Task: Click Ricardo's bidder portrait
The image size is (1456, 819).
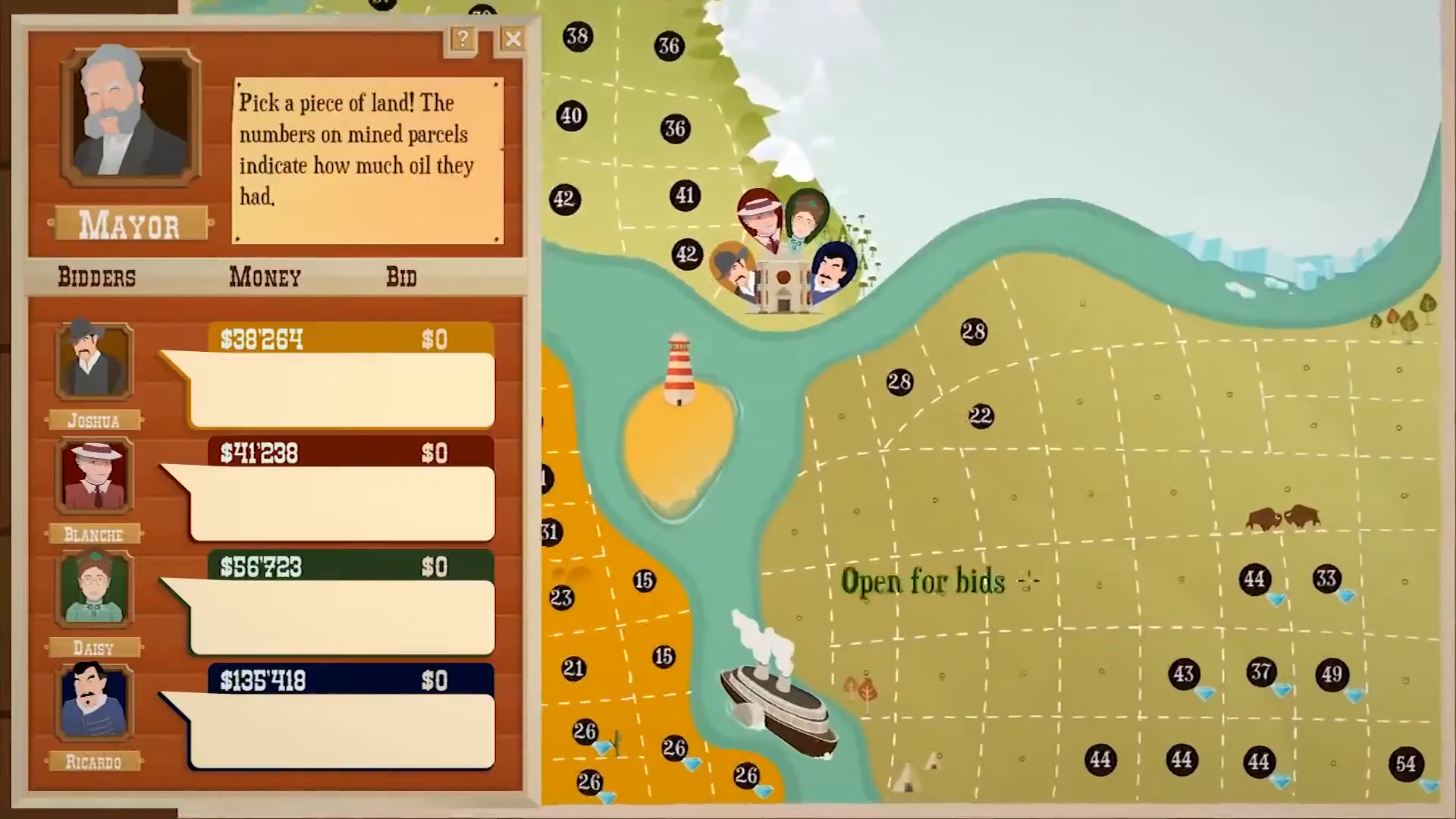Action: click(x=94, y=702)
